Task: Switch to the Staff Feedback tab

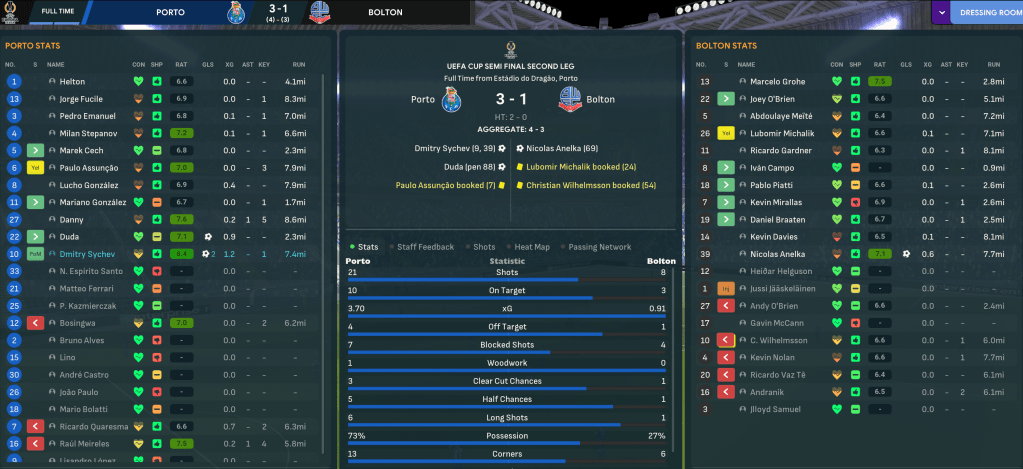Action: pyautogui.click(x=425, y=247)
